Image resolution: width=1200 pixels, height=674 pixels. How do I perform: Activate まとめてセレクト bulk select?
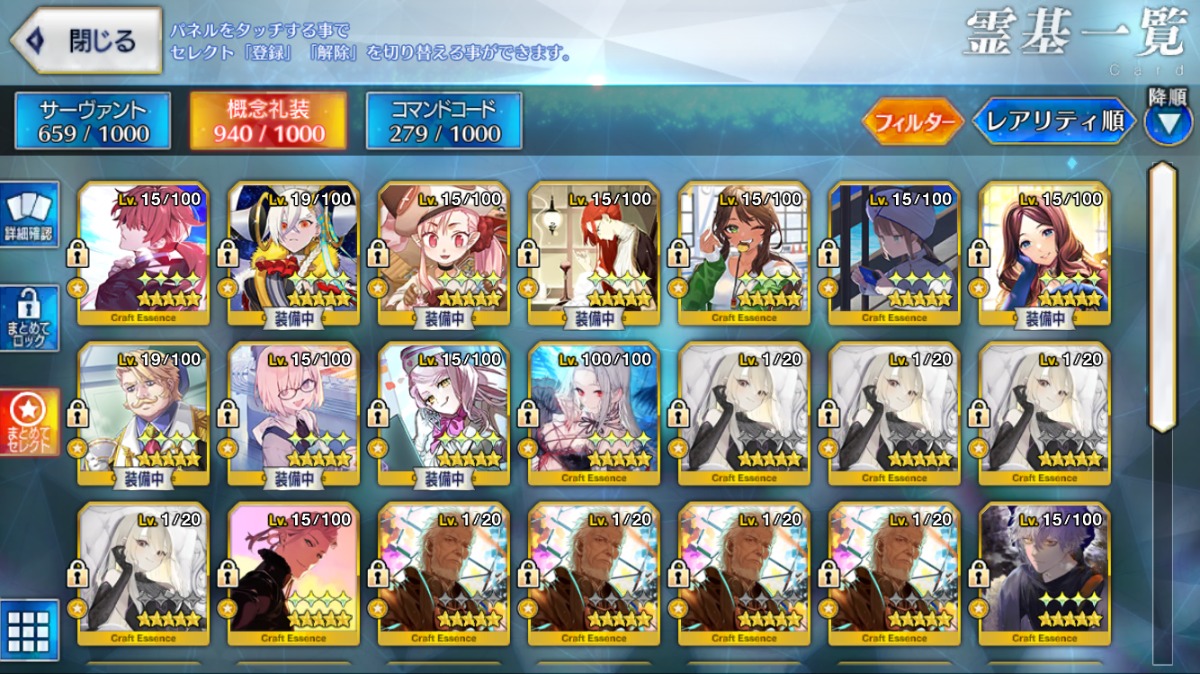point(30,421)
